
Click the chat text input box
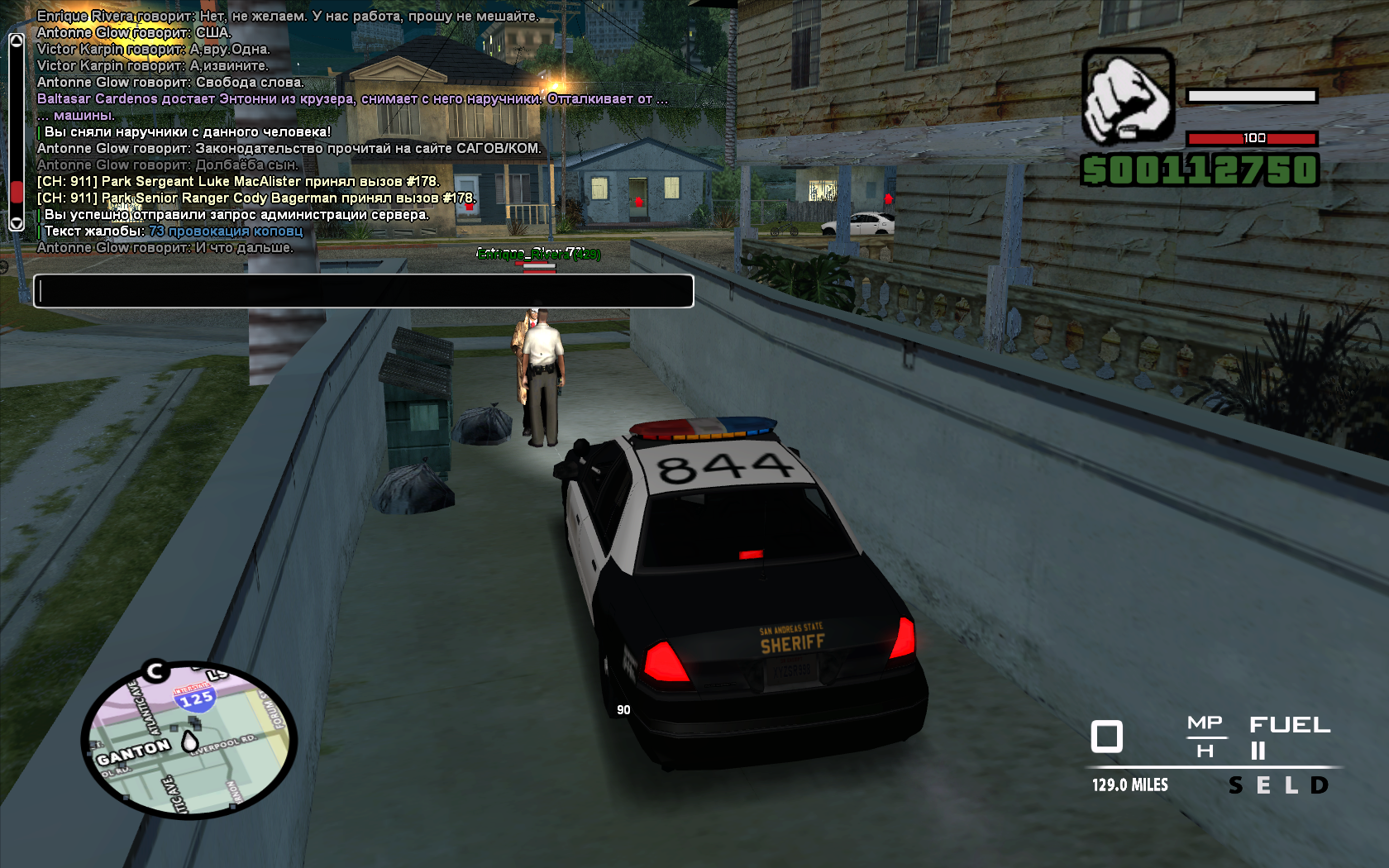pyautogui.click(x=363, y=291)
